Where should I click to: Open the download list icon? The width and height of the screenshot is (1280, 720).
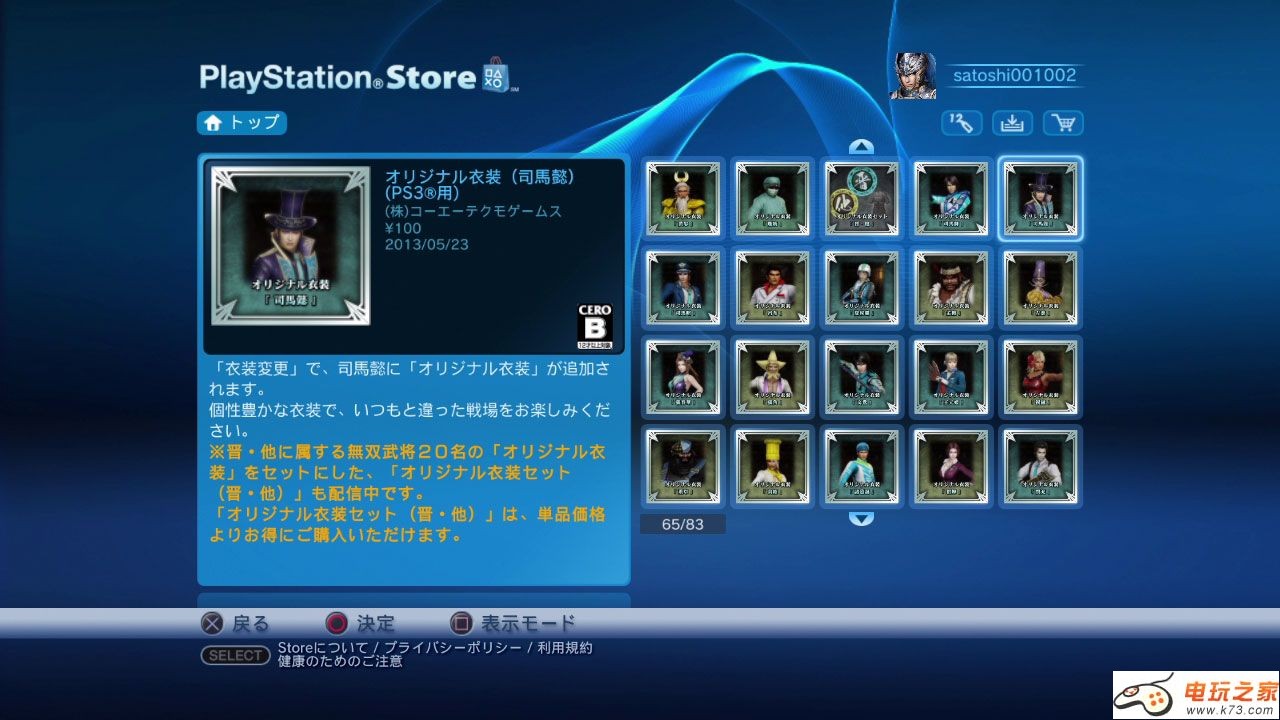pyautogui.click(x=1012, y=123)
